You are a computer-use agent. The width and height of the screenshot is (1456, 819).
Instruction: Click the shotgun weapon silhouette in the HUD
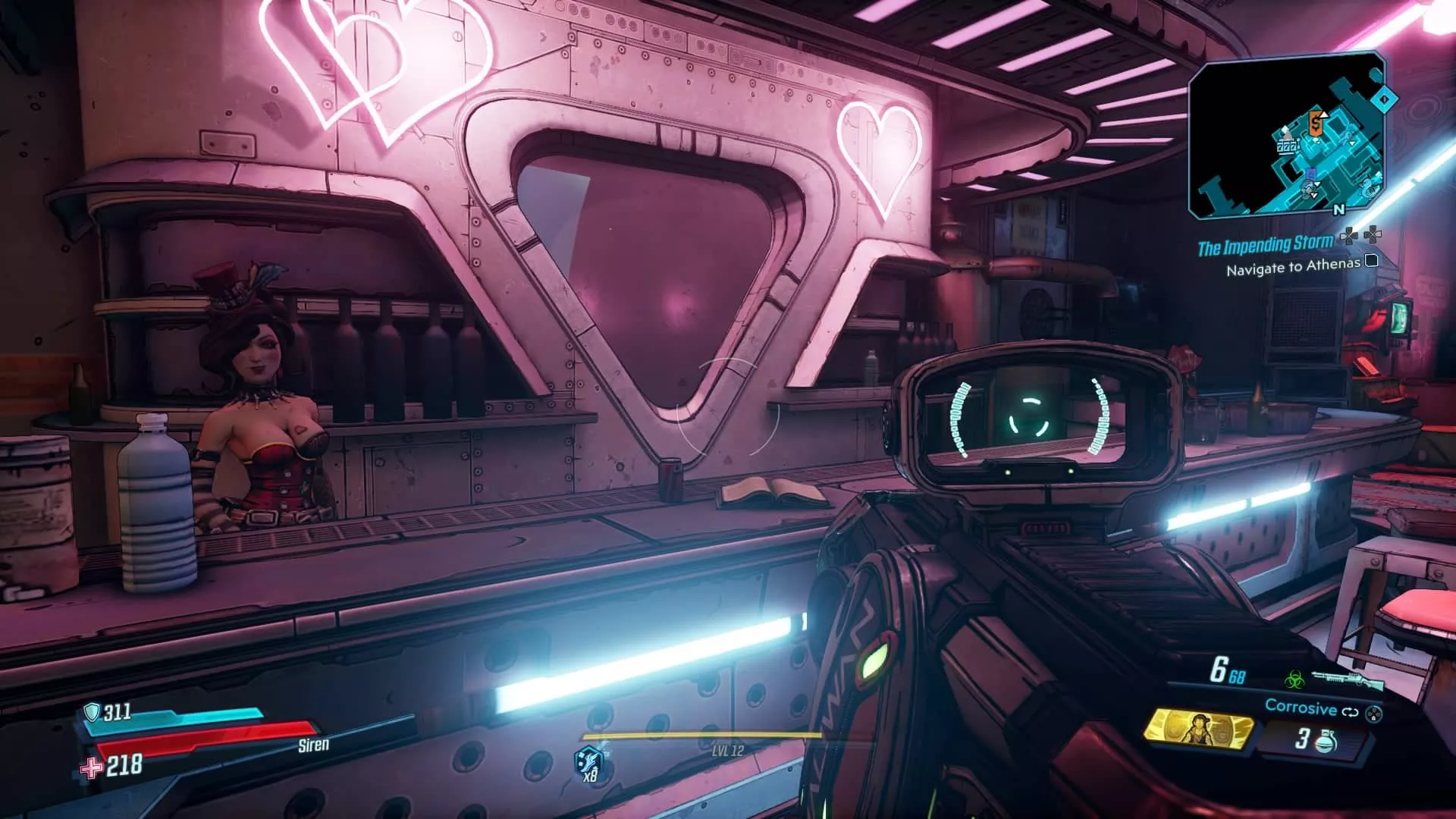coord(1348,680)
